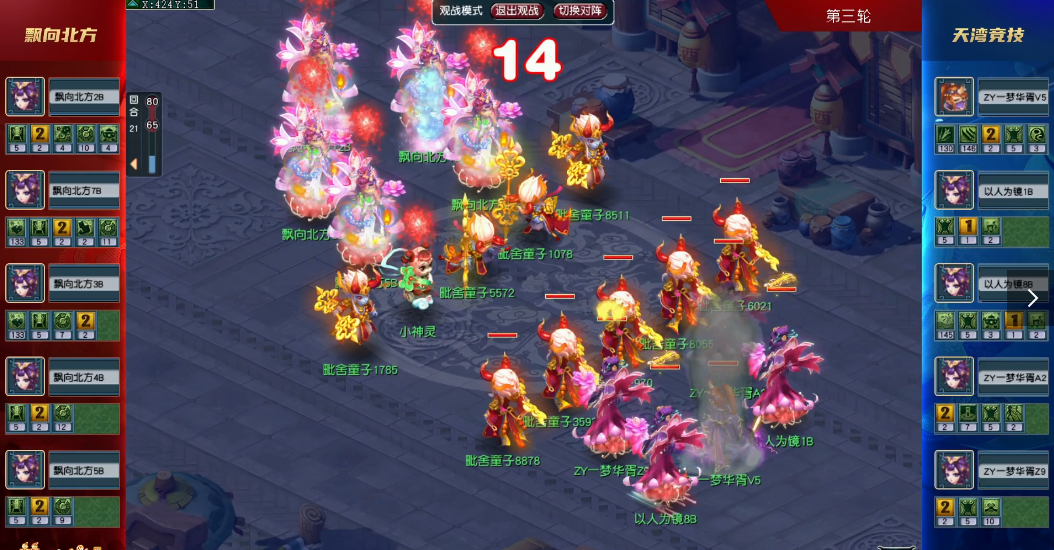Click the 飘向北方 team header
The height and width of the screenshot is (550, 1054).
61,35
